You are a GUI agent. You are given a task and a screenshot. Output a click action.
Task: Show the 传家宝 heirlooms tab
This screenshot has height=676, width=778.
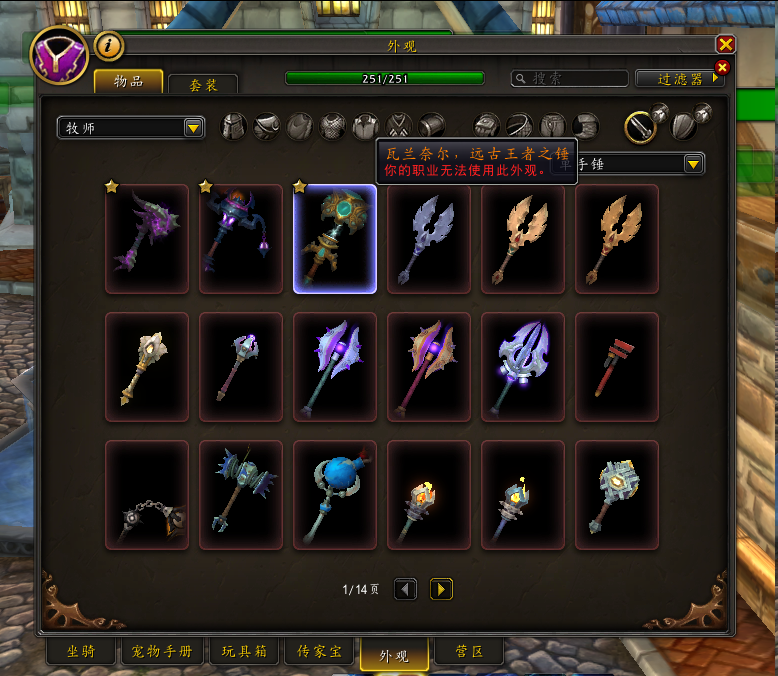coord(319,652)
